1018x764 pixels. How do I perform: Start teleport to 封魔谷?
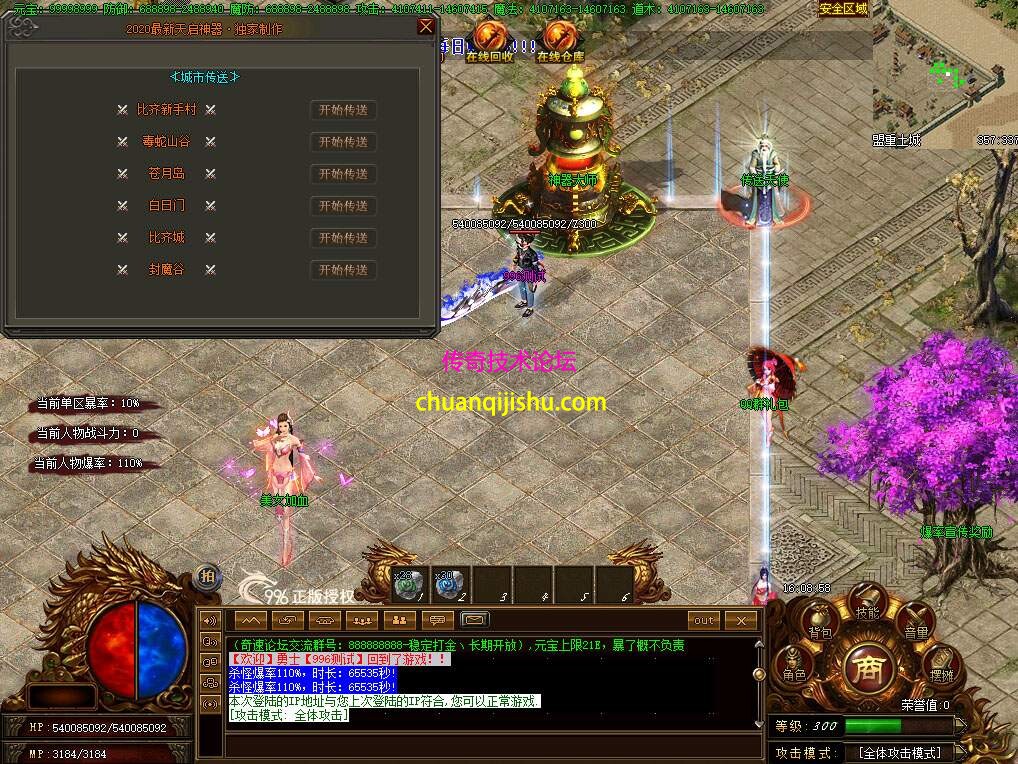pyautogui.click(x=343, y=270)
